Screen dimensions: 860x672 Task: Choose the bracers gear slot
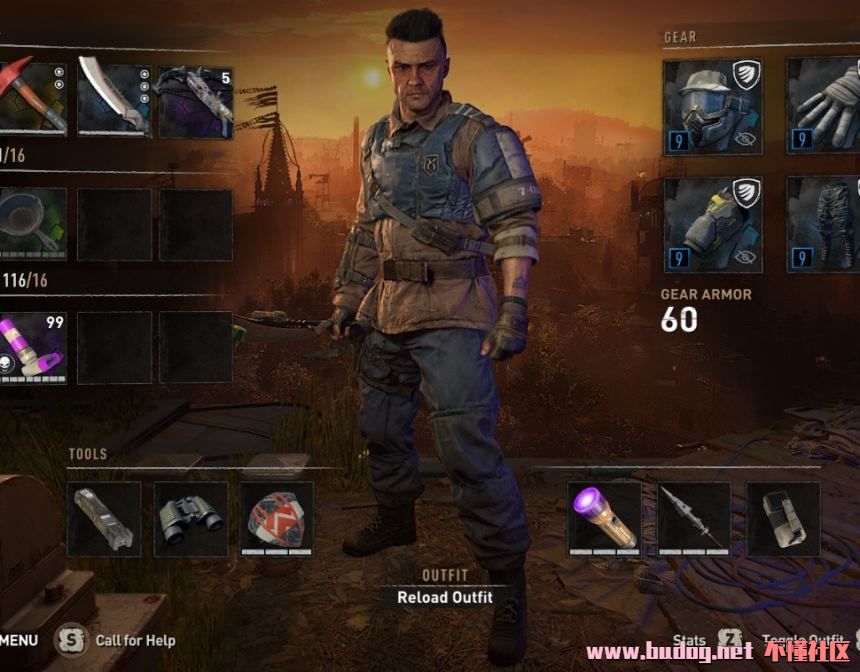coord(712,224)
